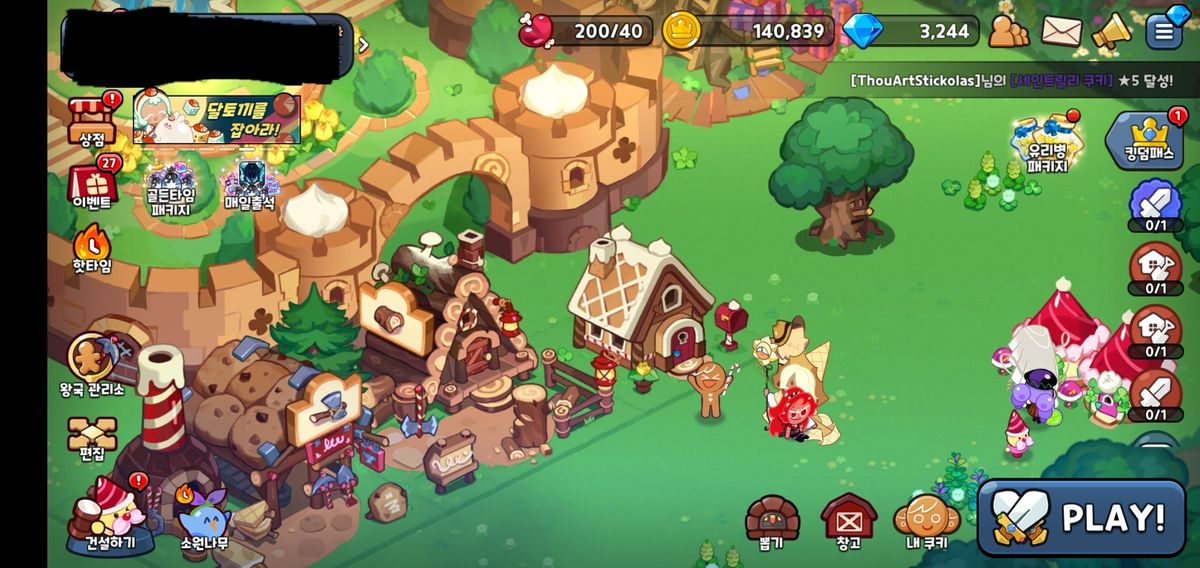View the 유리병 패키지 offer
This screenshot has height=568, width=1200.
[1047, 145]
